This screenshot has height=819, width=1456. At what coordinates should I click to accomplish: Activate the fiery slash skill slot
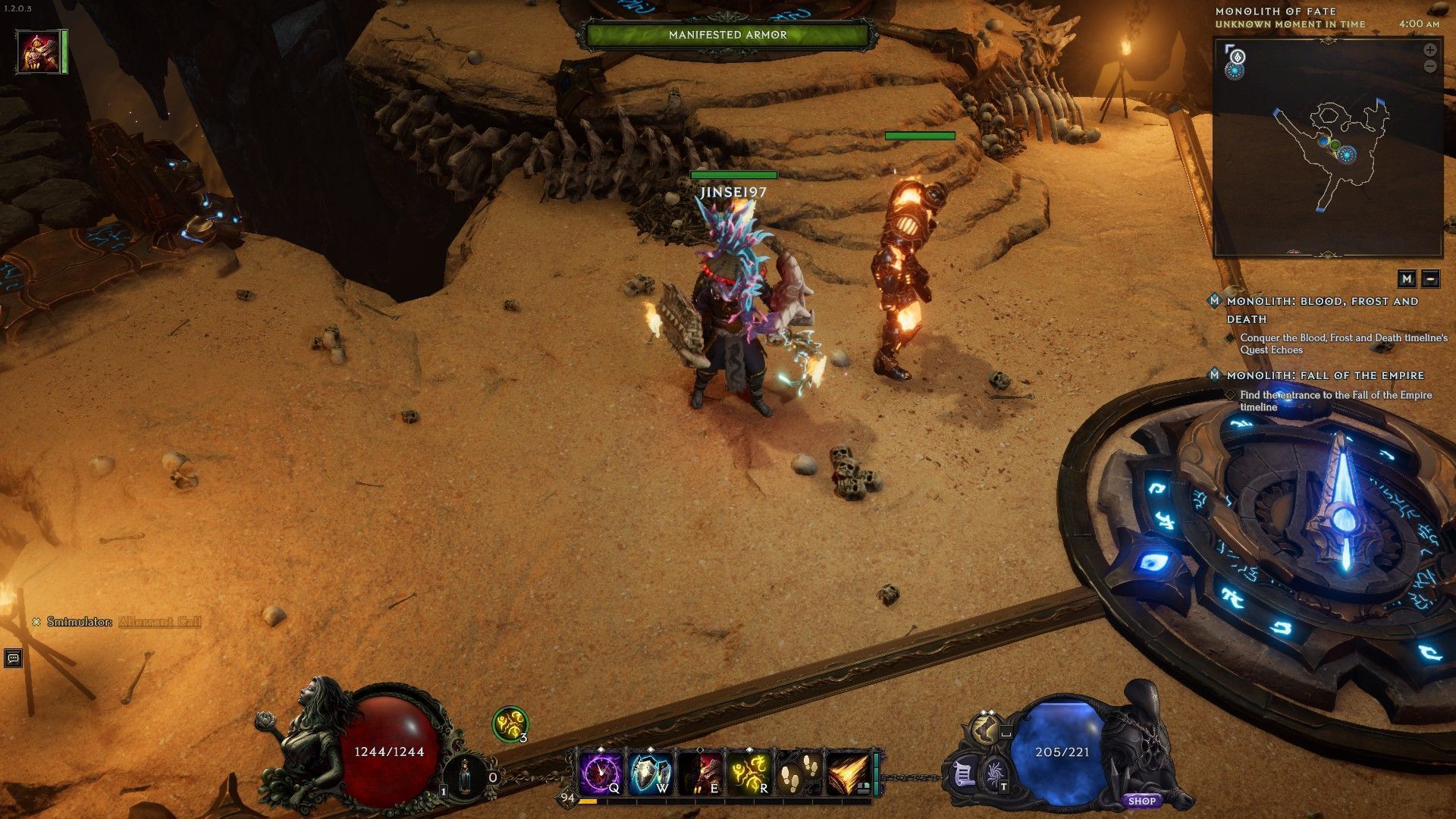(848, 773)
